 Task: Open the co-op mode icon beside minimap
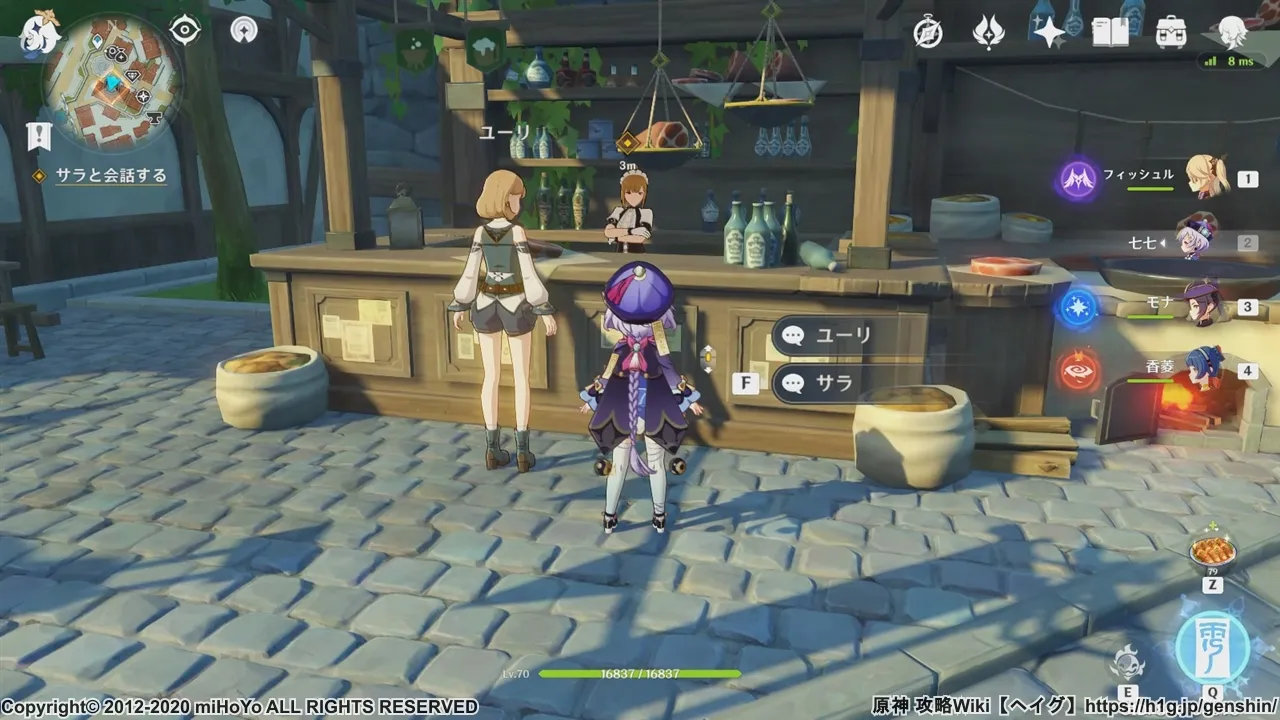(x=243, y=30)
